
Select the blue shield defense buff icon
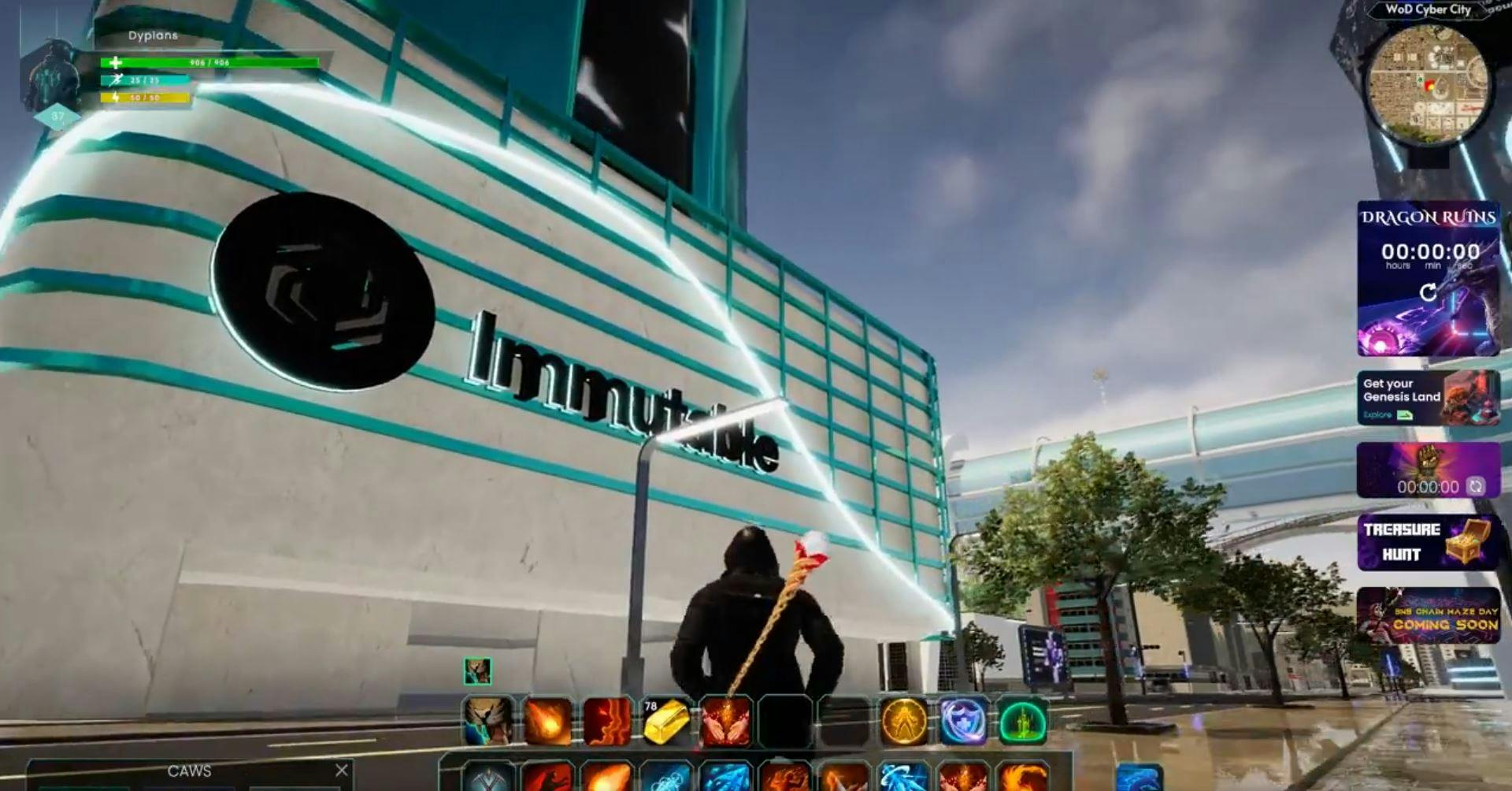[961, 721]
